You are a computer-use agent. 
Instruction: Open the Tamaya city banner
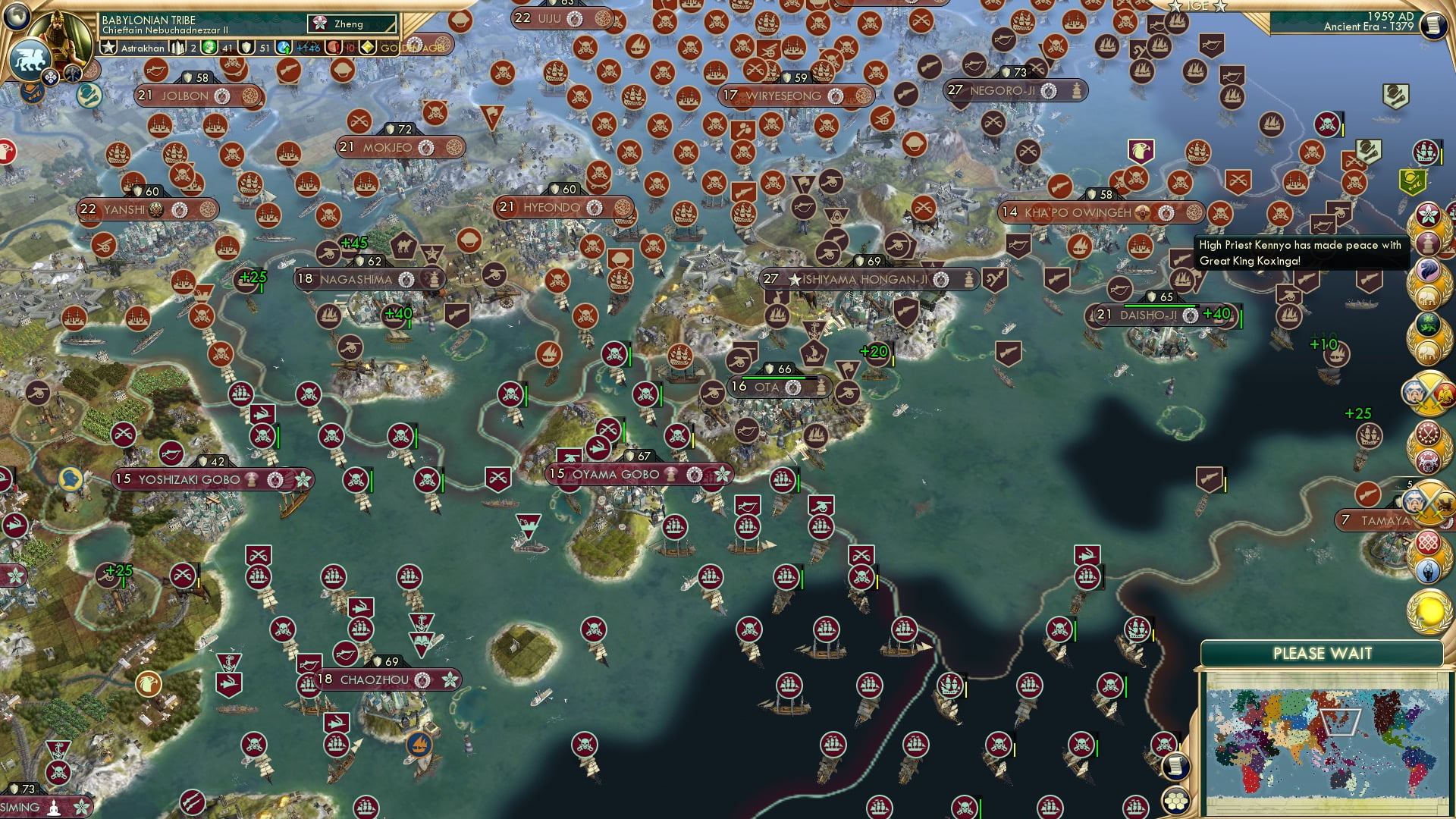[1385, 520]
